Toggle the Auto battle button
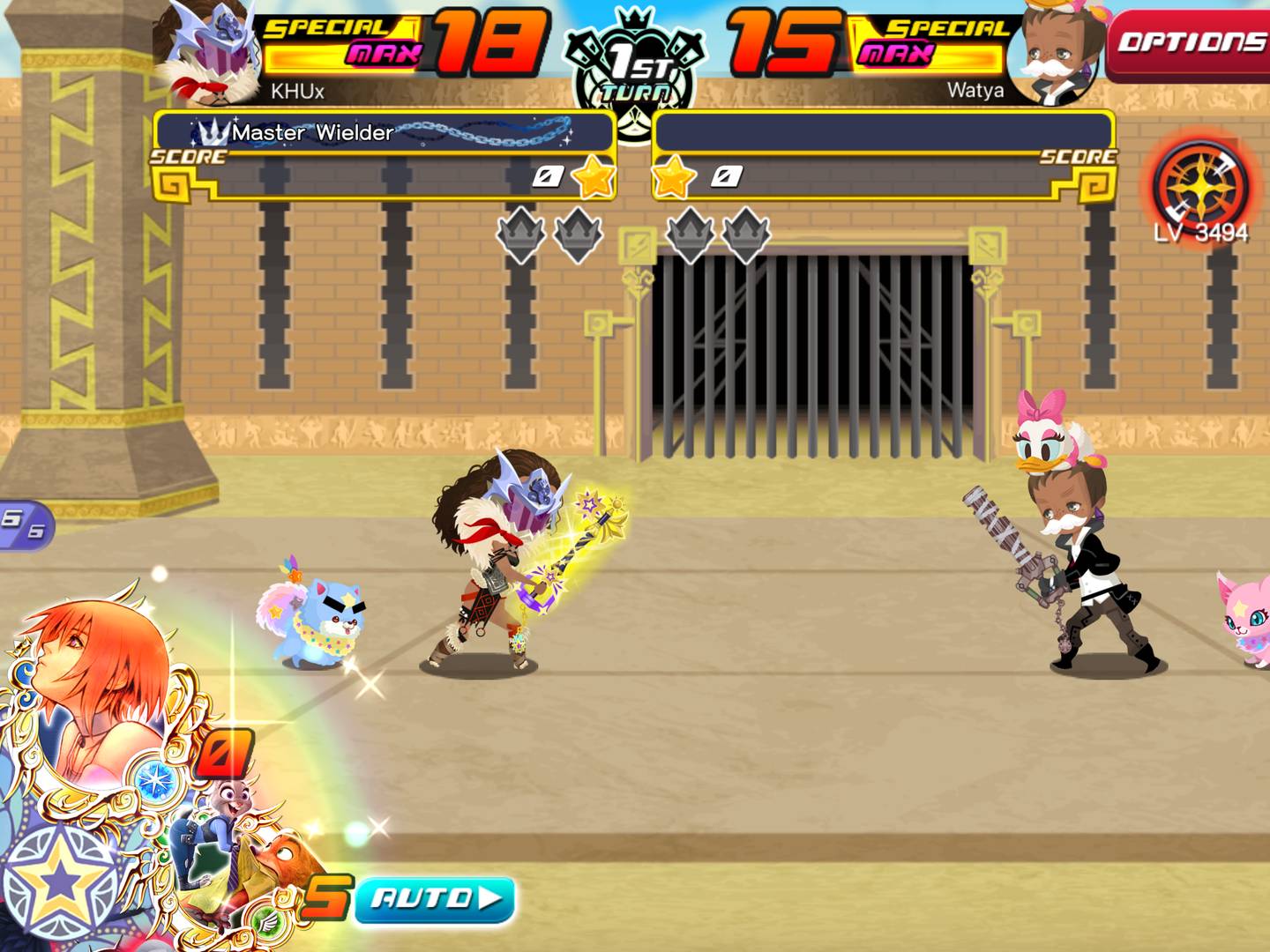The width and height of the screenshot is (1270, 952). coord(436,899)
